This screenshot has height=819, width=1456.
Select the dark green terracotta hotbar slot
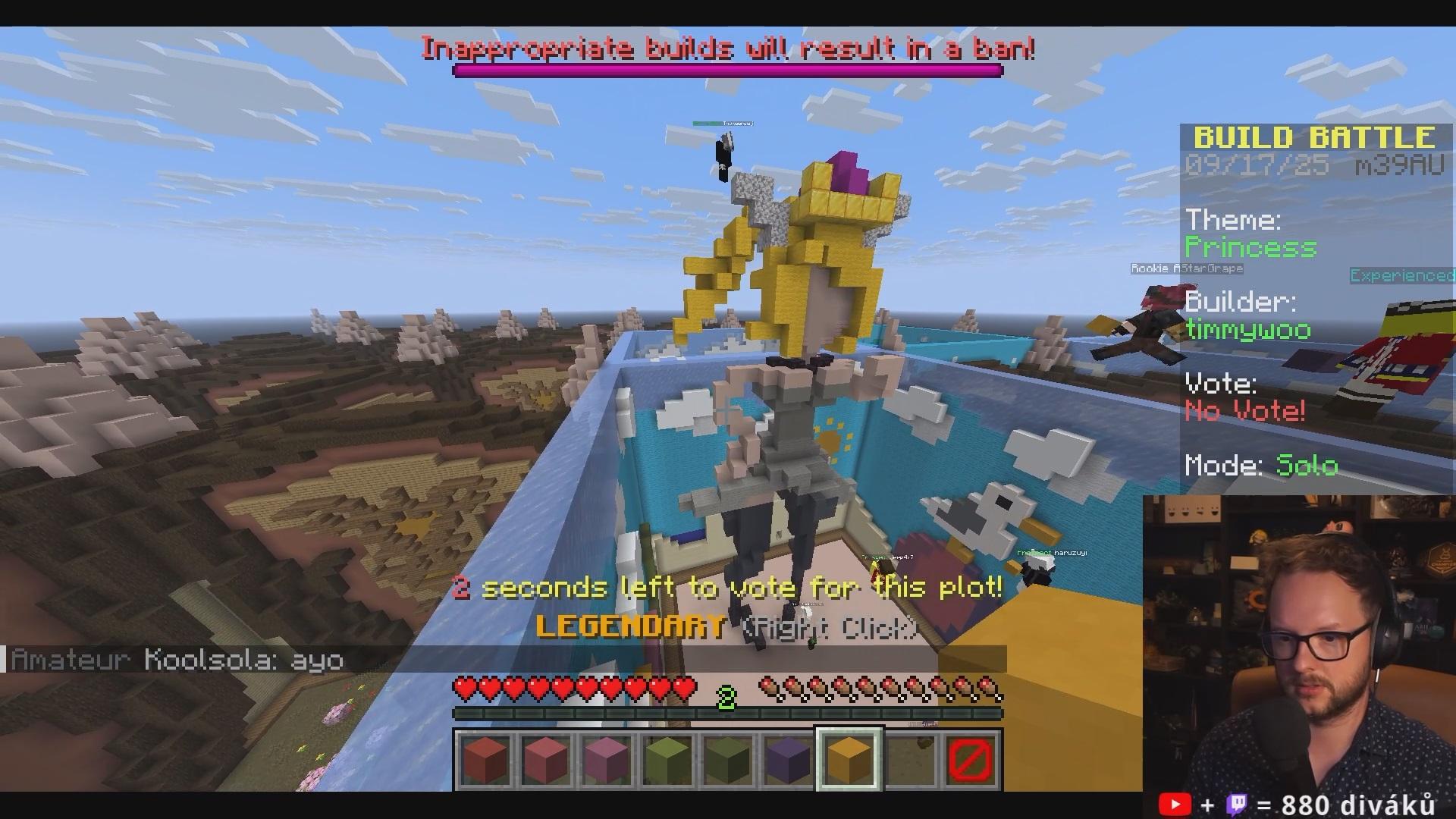point(728,759)
